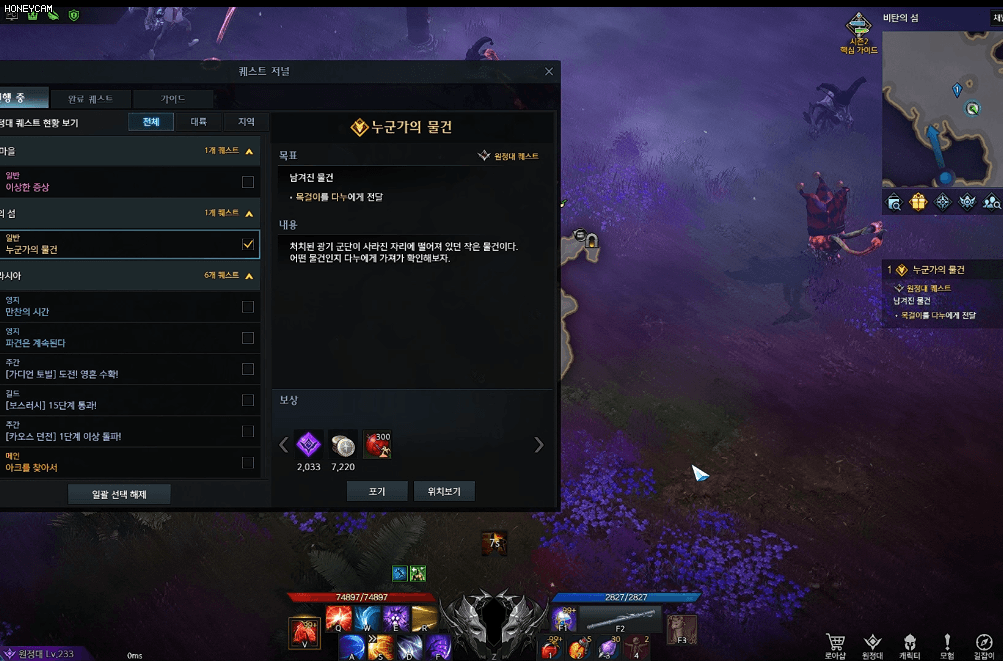This screenshot has width=1003, height=661.
Task: Track the 파견은 계속된다 quest checkbox
Action: click(x=248, y=338)
